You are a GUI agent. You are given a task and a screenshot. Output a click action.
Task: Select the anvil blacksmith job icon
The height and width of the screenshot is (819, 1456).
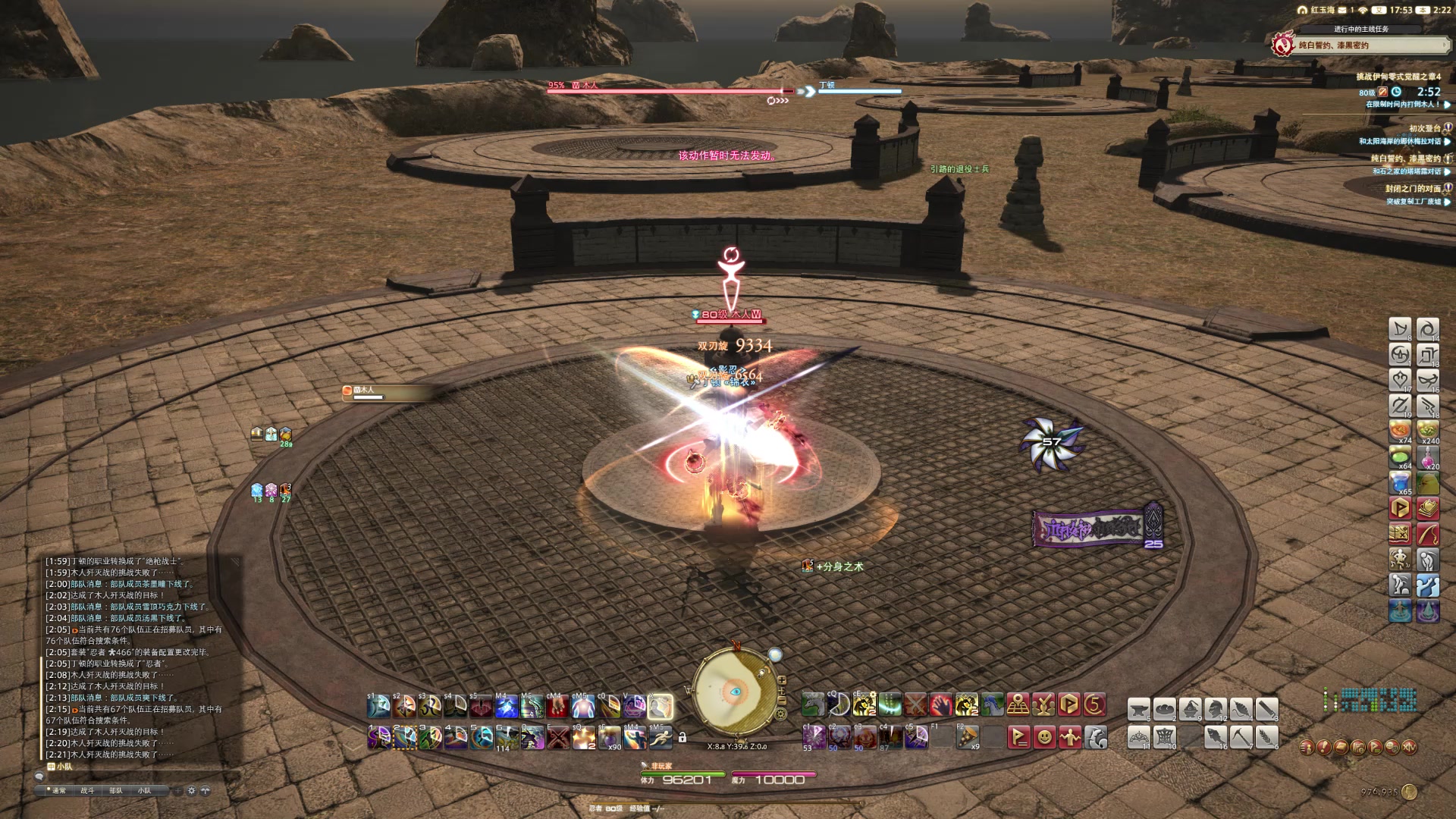pyautogui.click(x=1138, y=709)
